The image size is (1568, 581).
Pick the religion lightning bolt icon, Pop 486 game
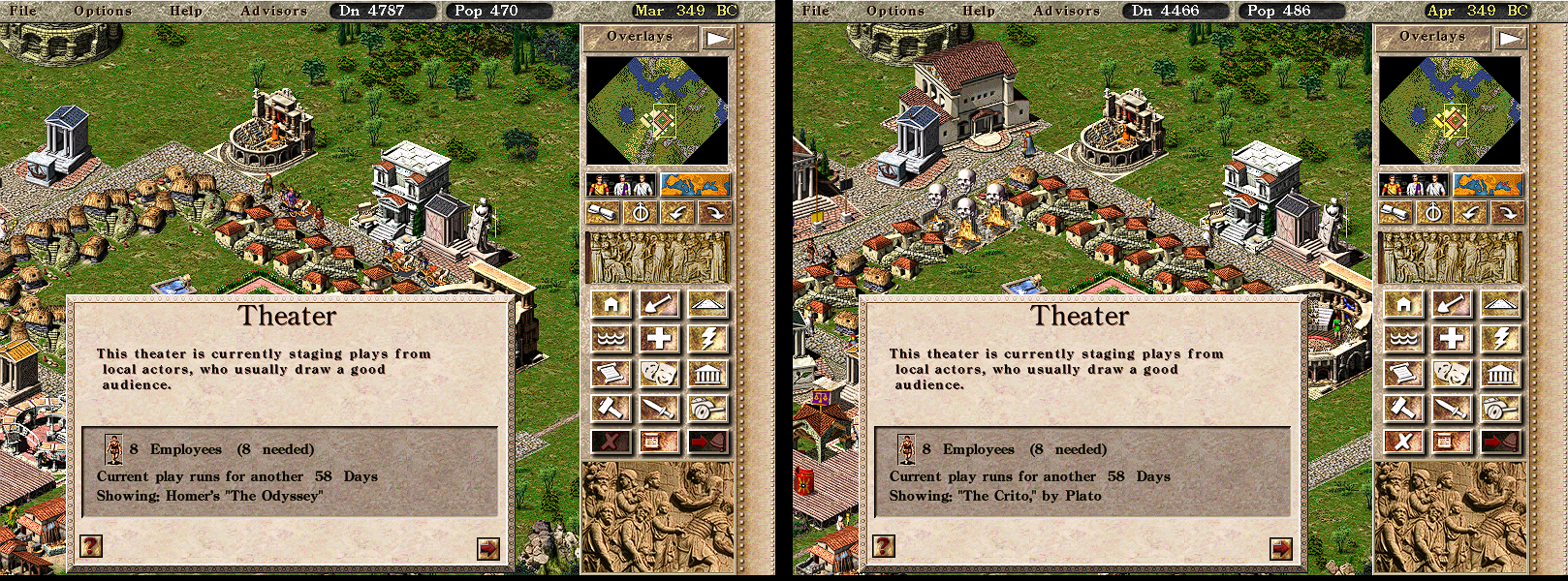pyautogui.click(x=1501, y=339)
